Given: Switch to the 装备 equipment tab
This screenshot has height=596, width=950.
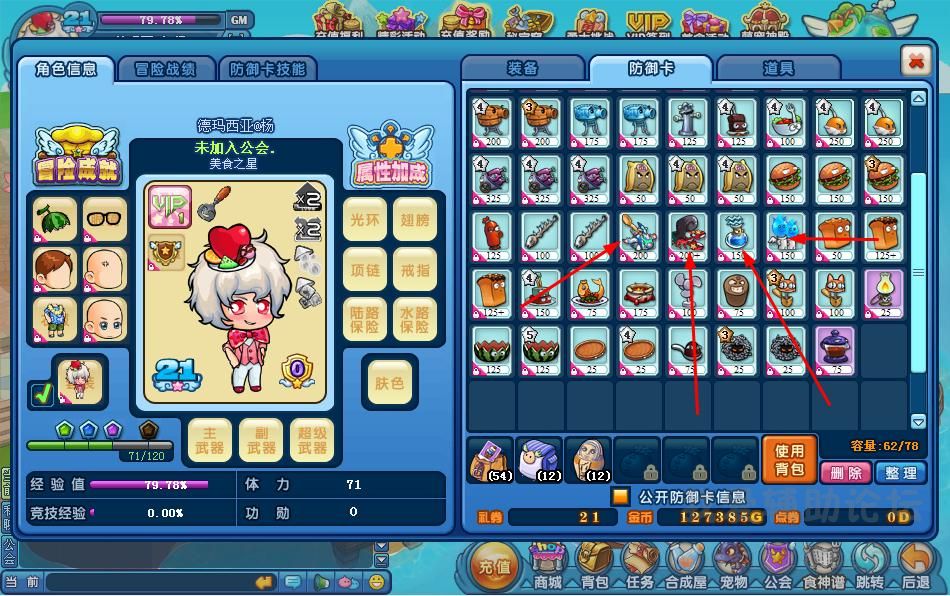Looking at the screenshot, I should coord(522,68).
